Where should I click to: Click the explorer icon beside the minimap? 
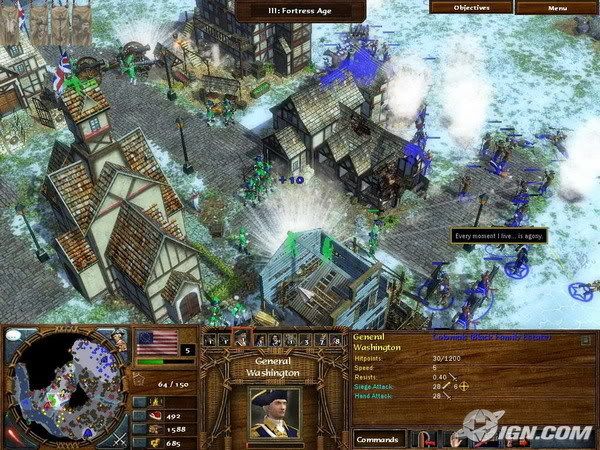point(119,339)
